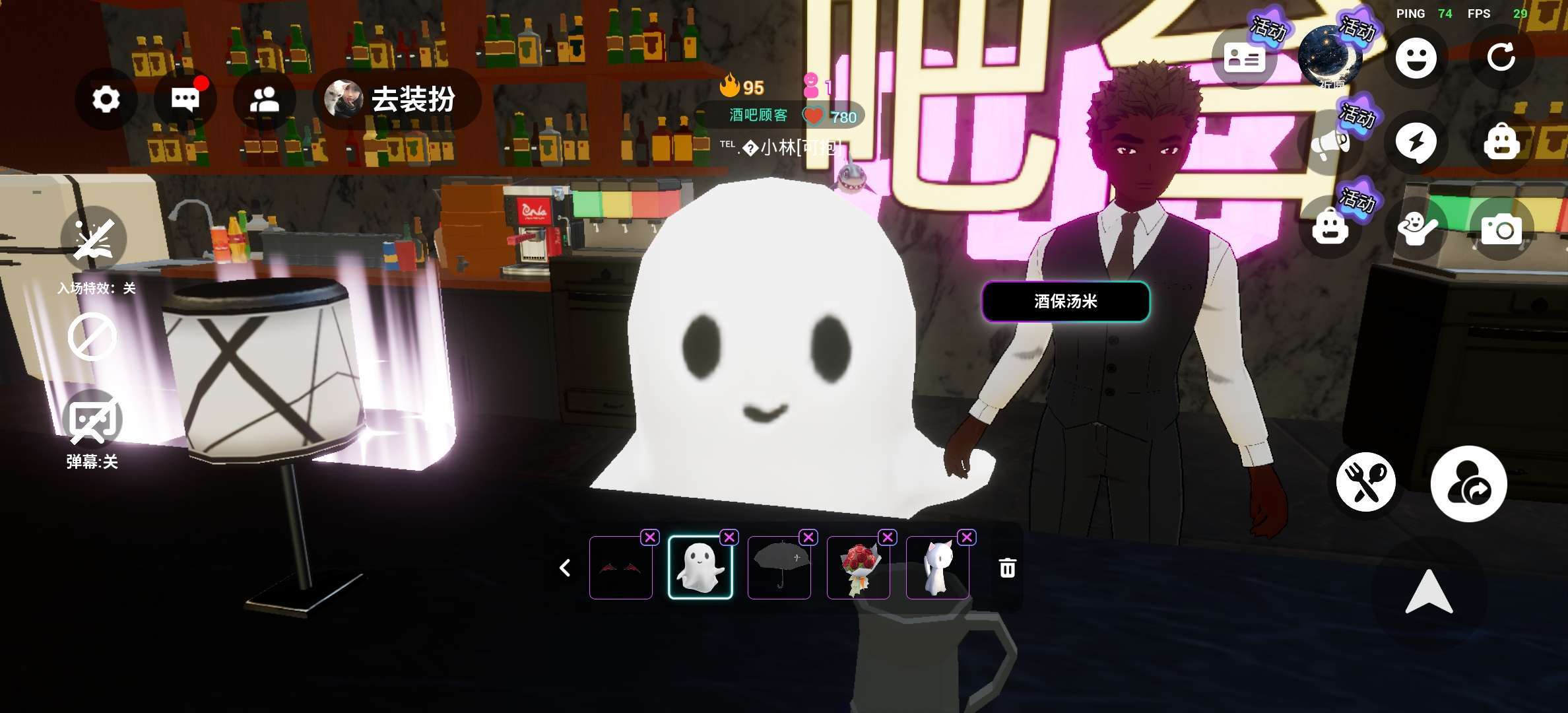1568x713 pixels.
Task: Click the refresh arrow icon
Action: tap(1501, 58)
